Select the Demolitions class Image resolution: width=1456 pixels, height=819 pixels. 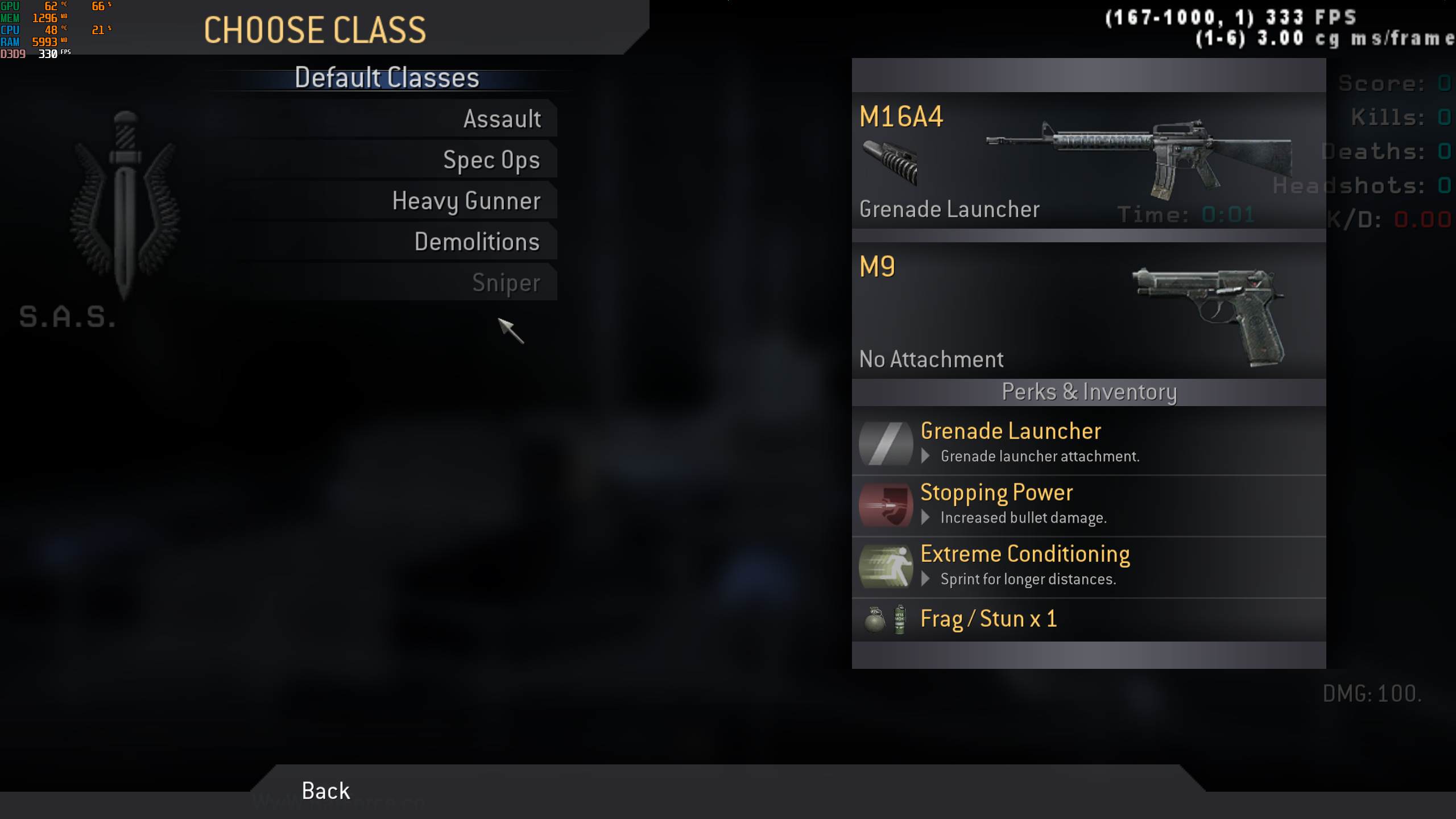pos(477,242)
